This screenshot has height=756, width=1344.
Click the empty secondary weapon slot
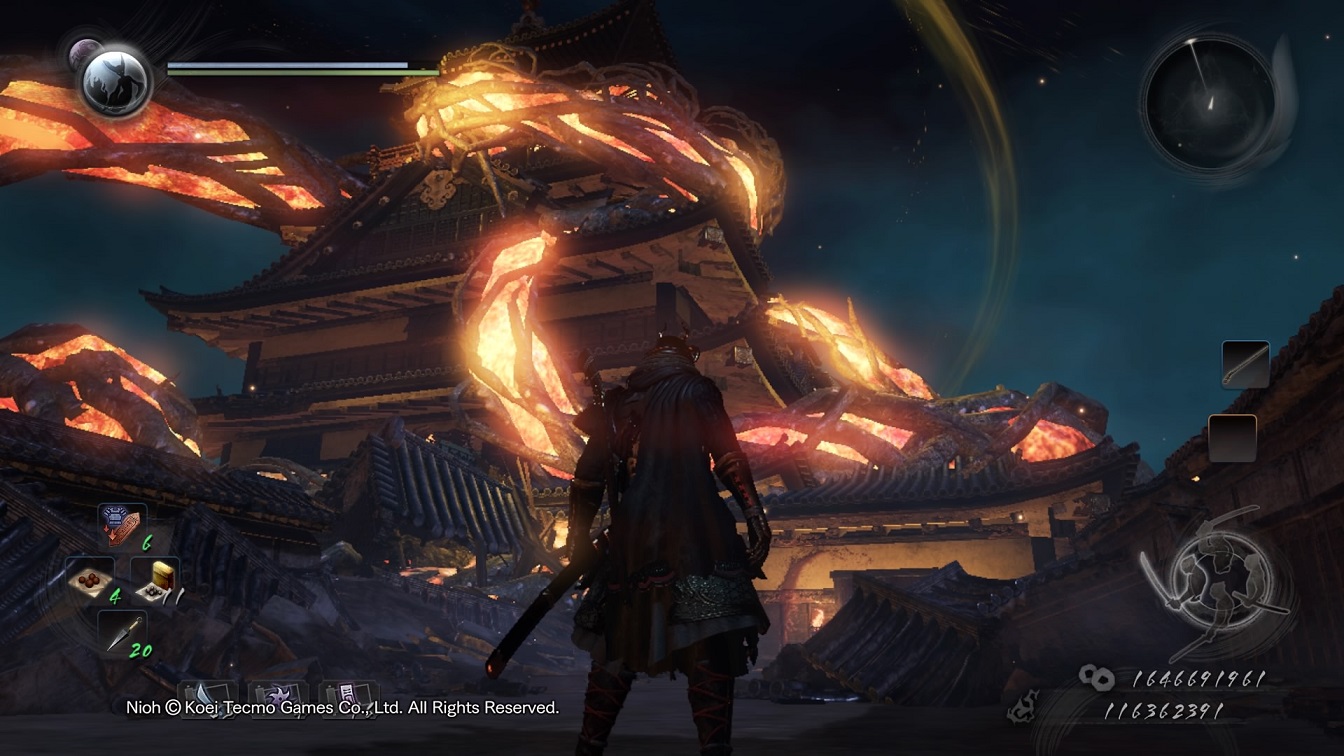coord(1232,438)
